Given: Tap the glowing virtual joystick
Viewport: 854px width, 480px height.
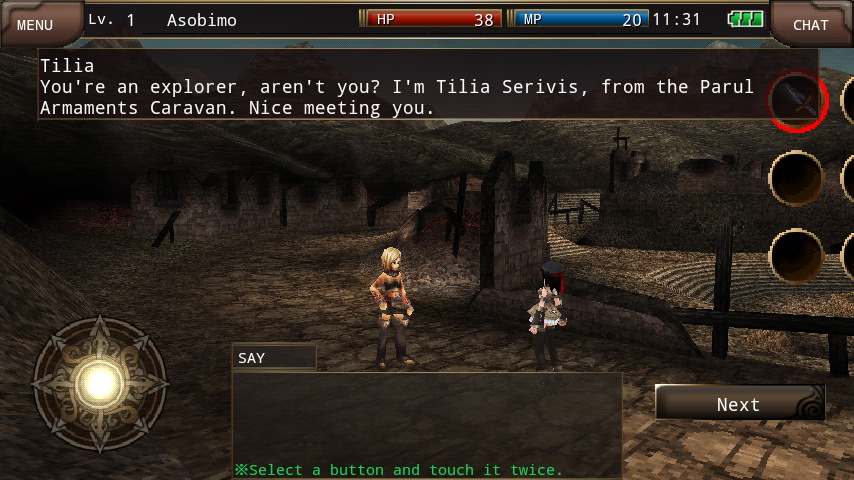Looking at the screenshot, I should (x=100, y=380).
